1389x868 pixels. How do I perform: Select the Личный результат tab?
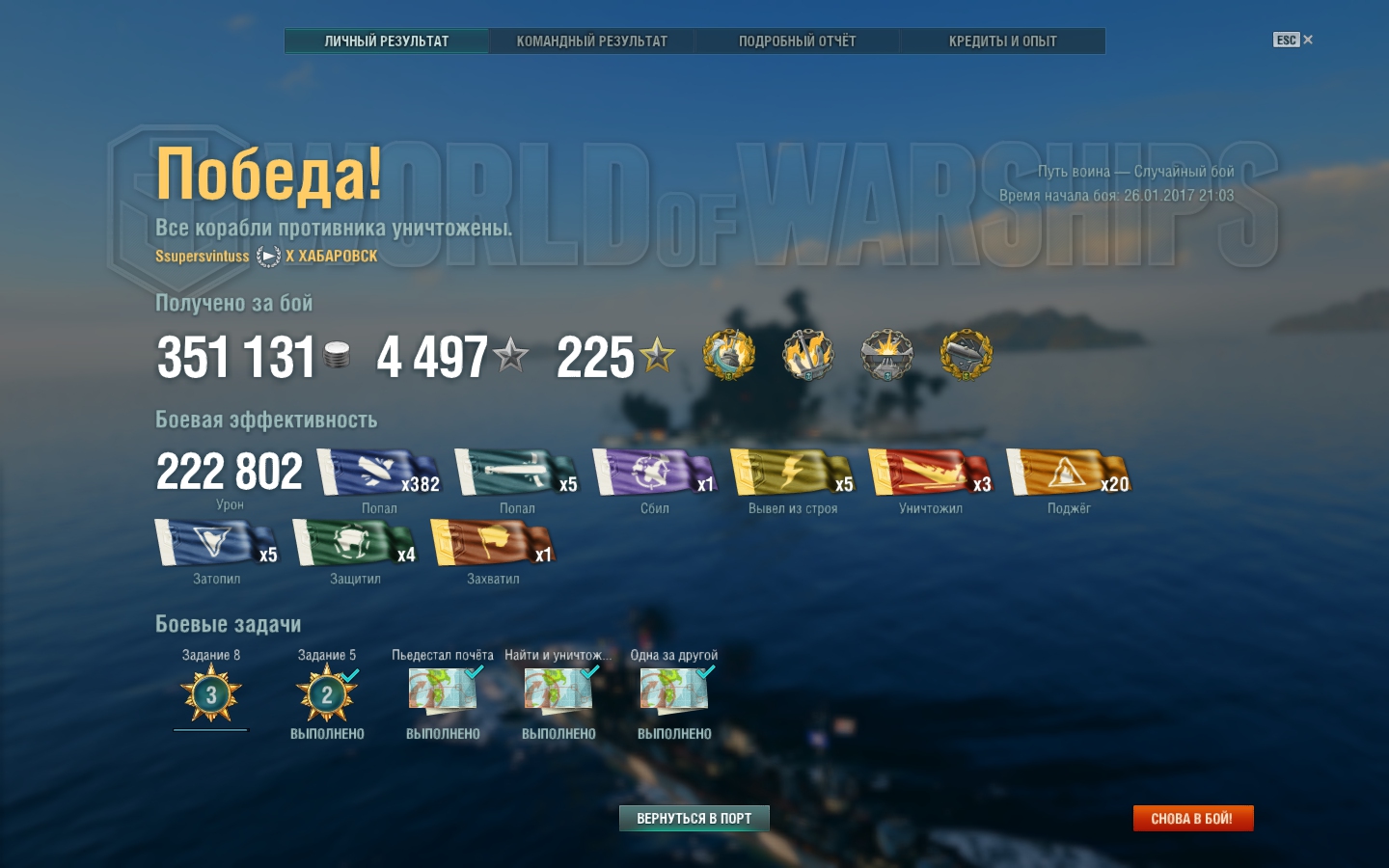[x=386, y=41]
